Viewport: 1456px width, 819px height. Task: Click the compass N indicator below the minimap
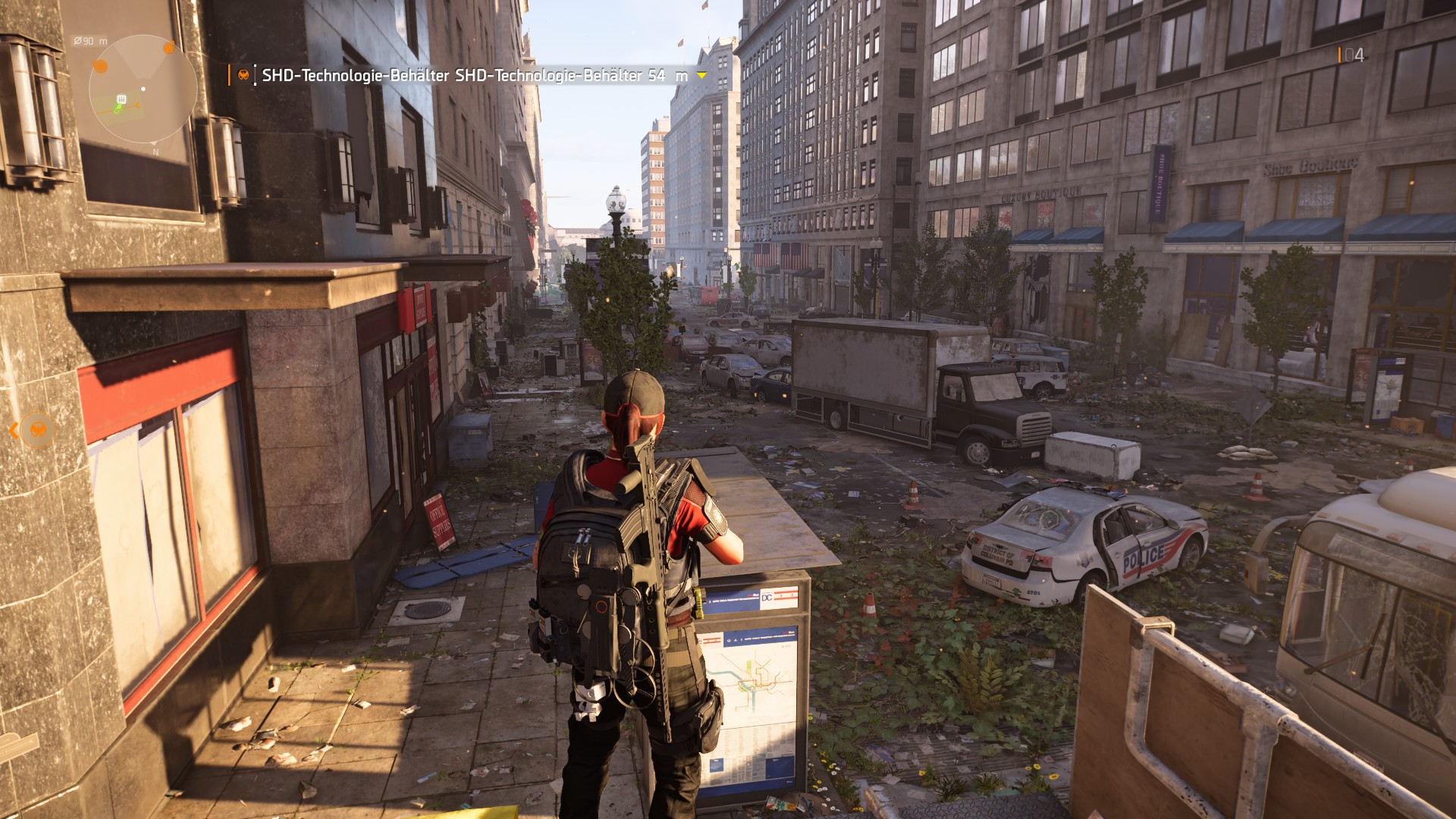(155, 151)
